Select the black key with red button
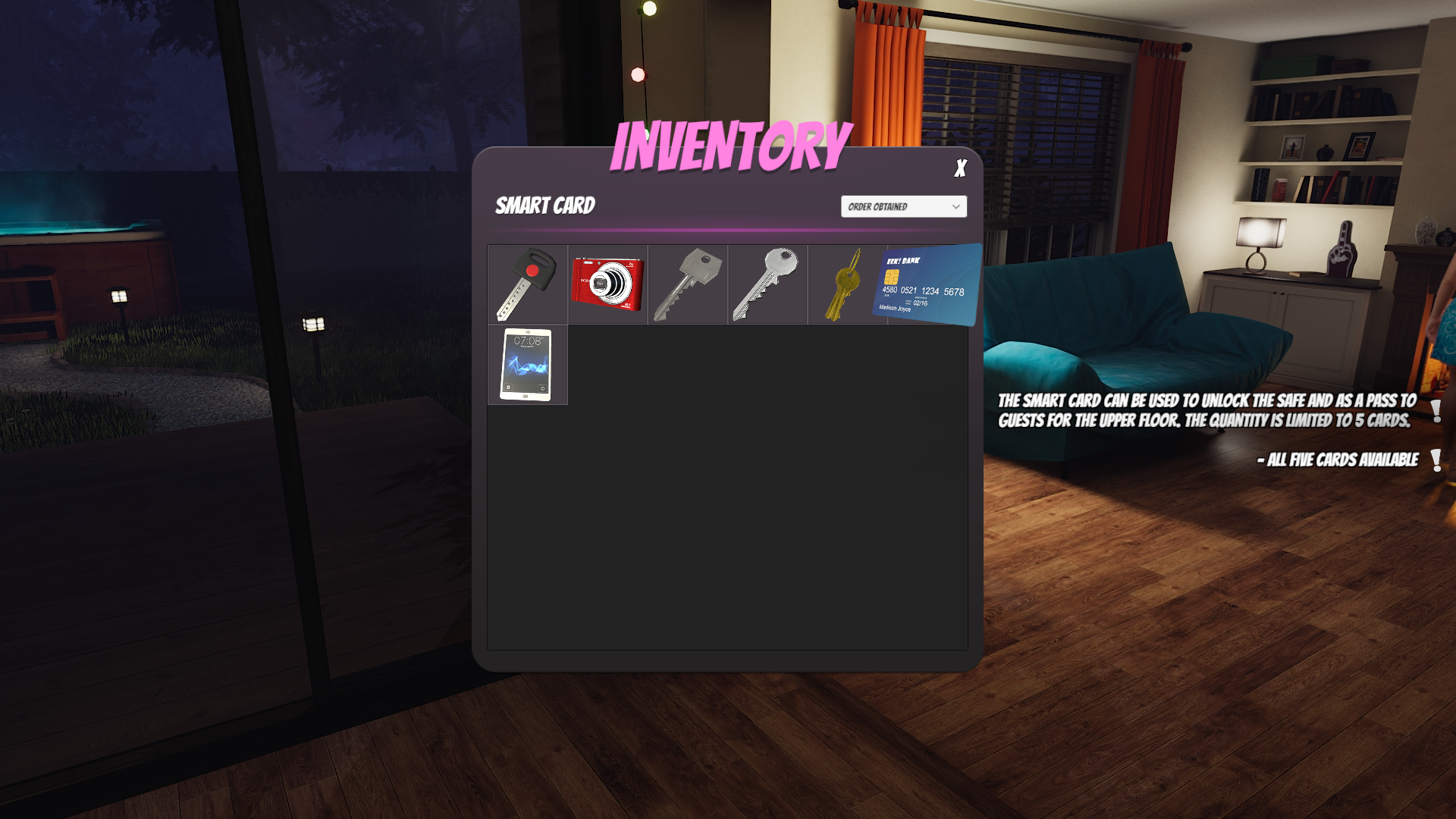The image size is (1456, 819). pos(527,284)
